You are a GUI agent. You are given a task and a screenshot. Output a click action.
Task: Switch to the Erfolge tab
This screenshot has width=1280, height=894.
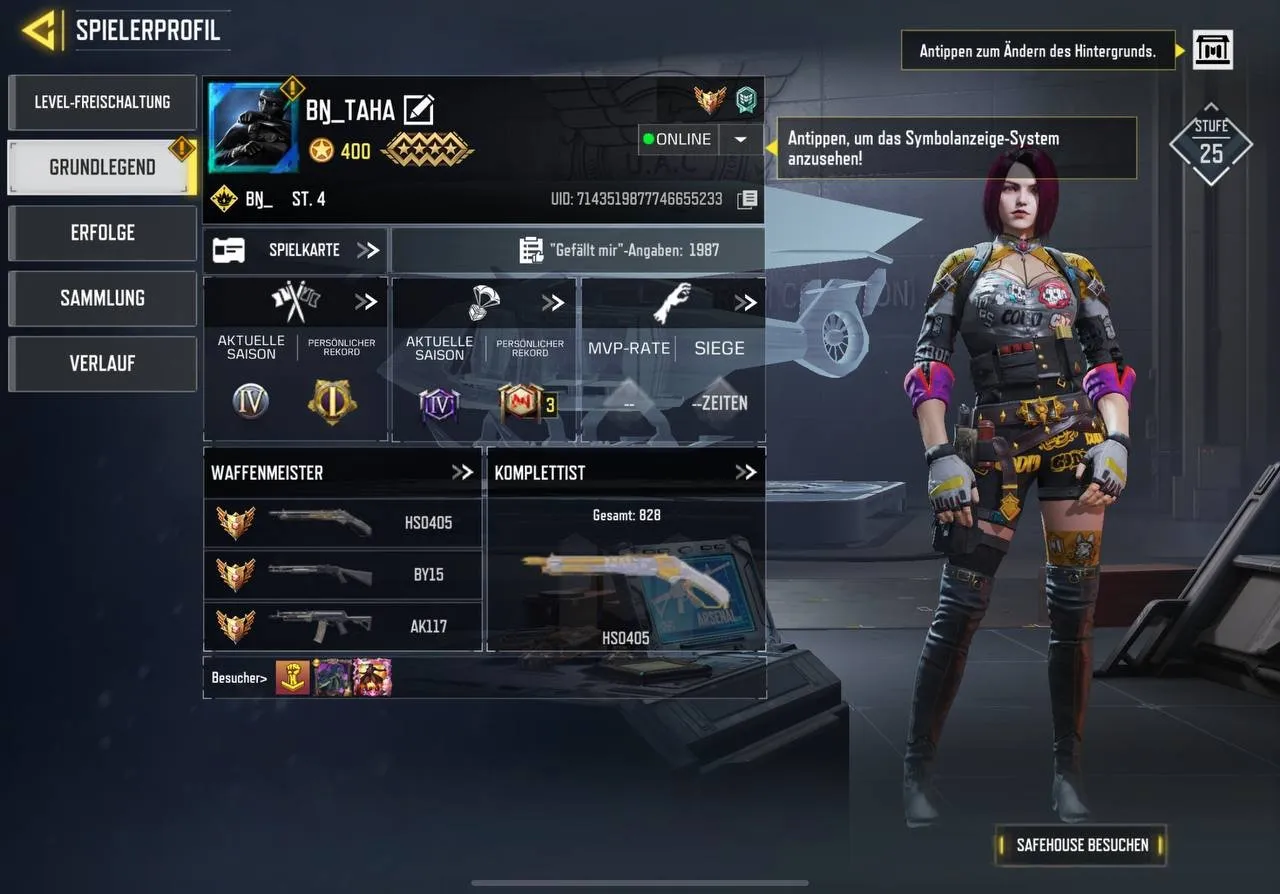pos(101,233)
